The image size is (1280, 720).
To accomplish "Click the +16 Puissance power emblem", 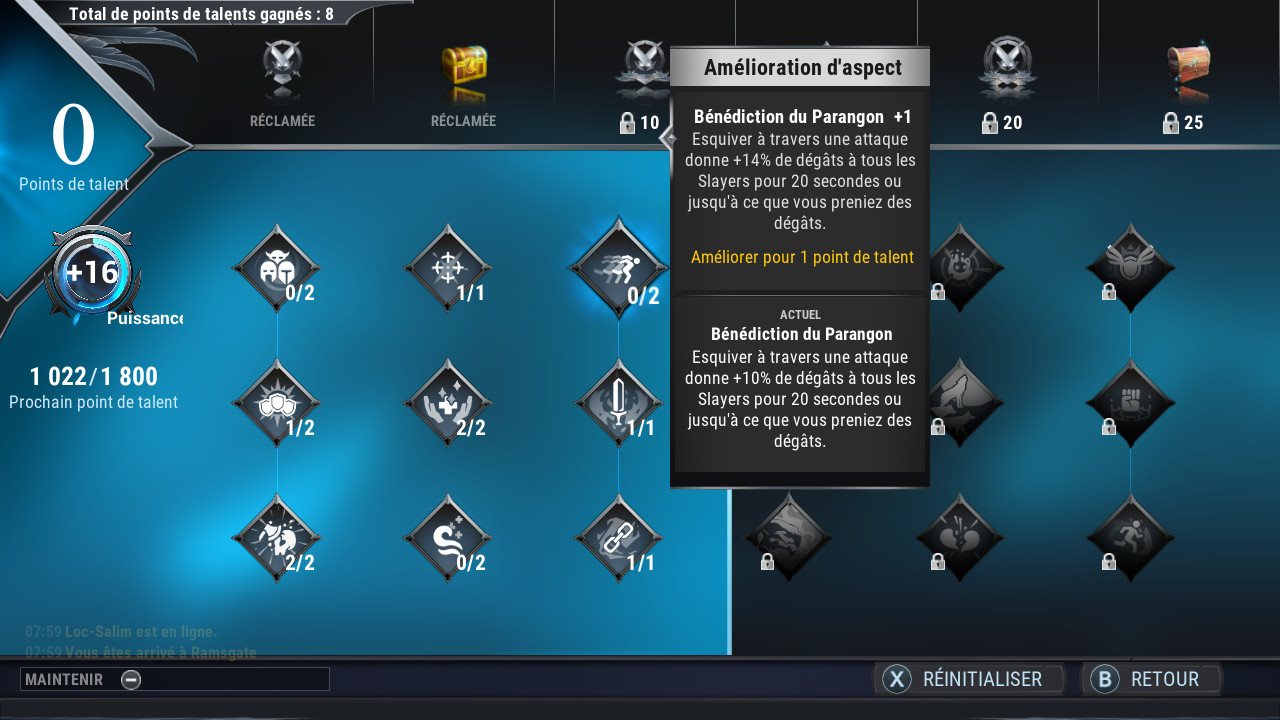I will tap(92, 272).
